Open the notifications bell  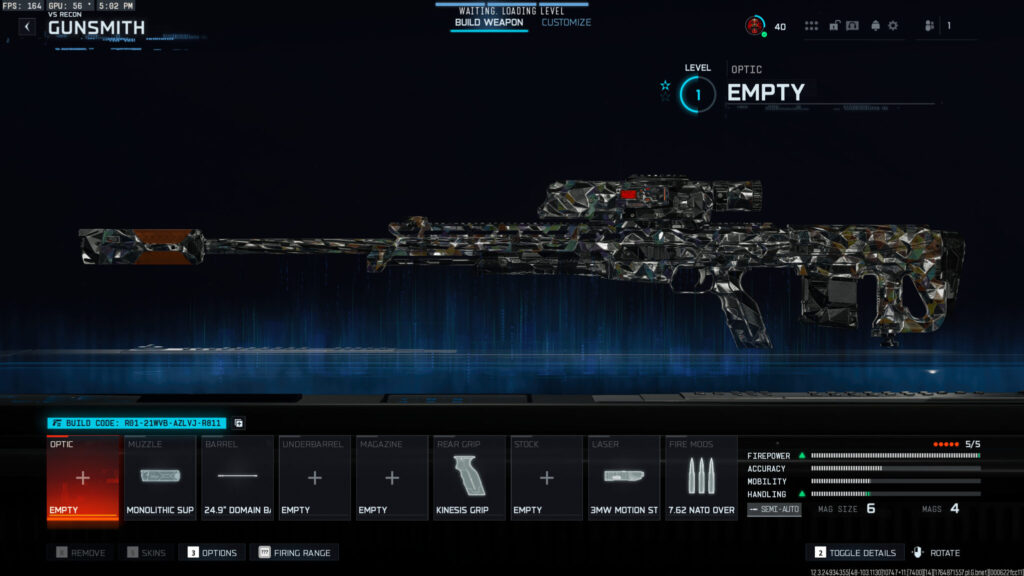click(875, 26)
